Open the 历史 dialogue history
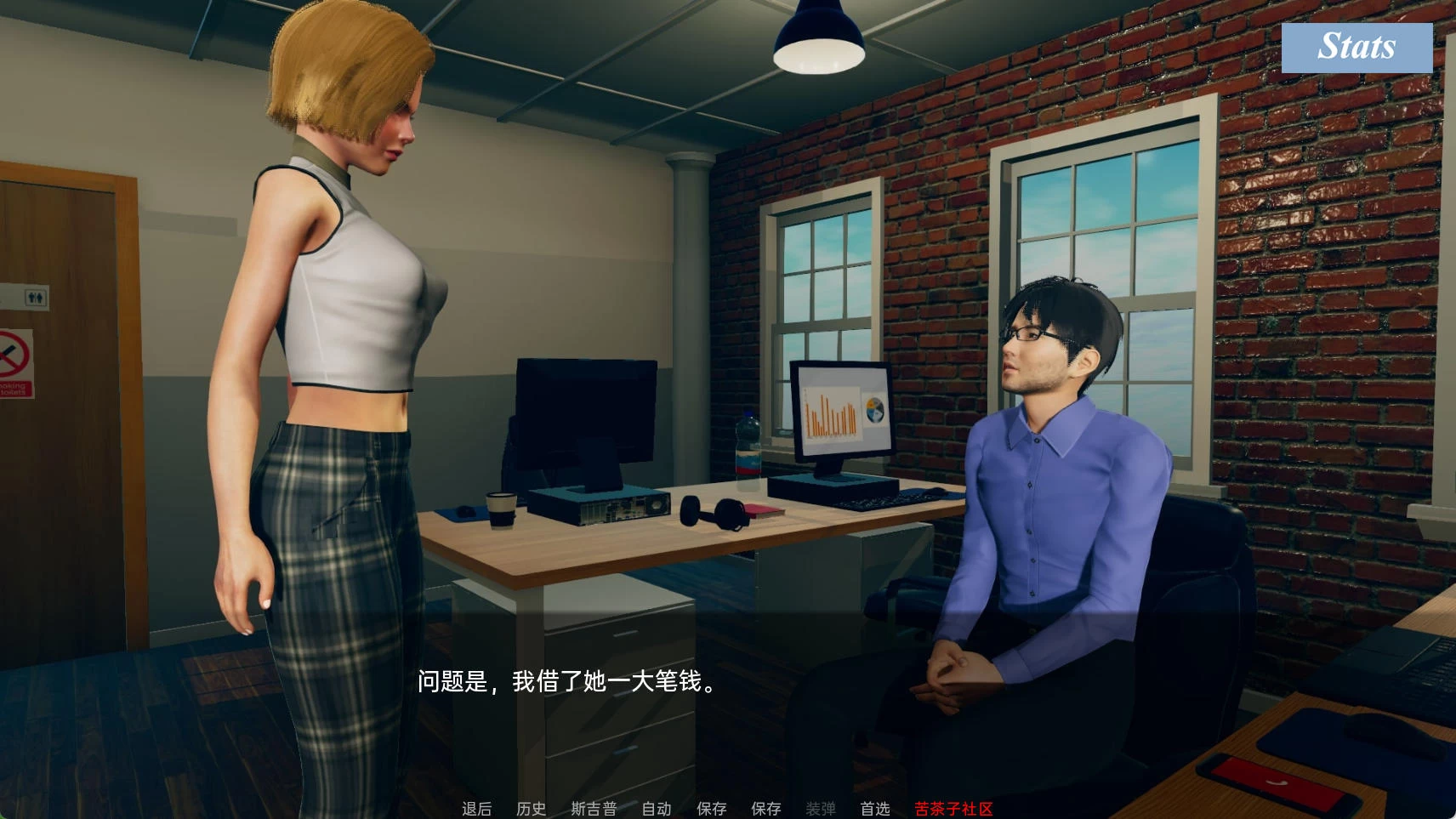 (532, 808)
